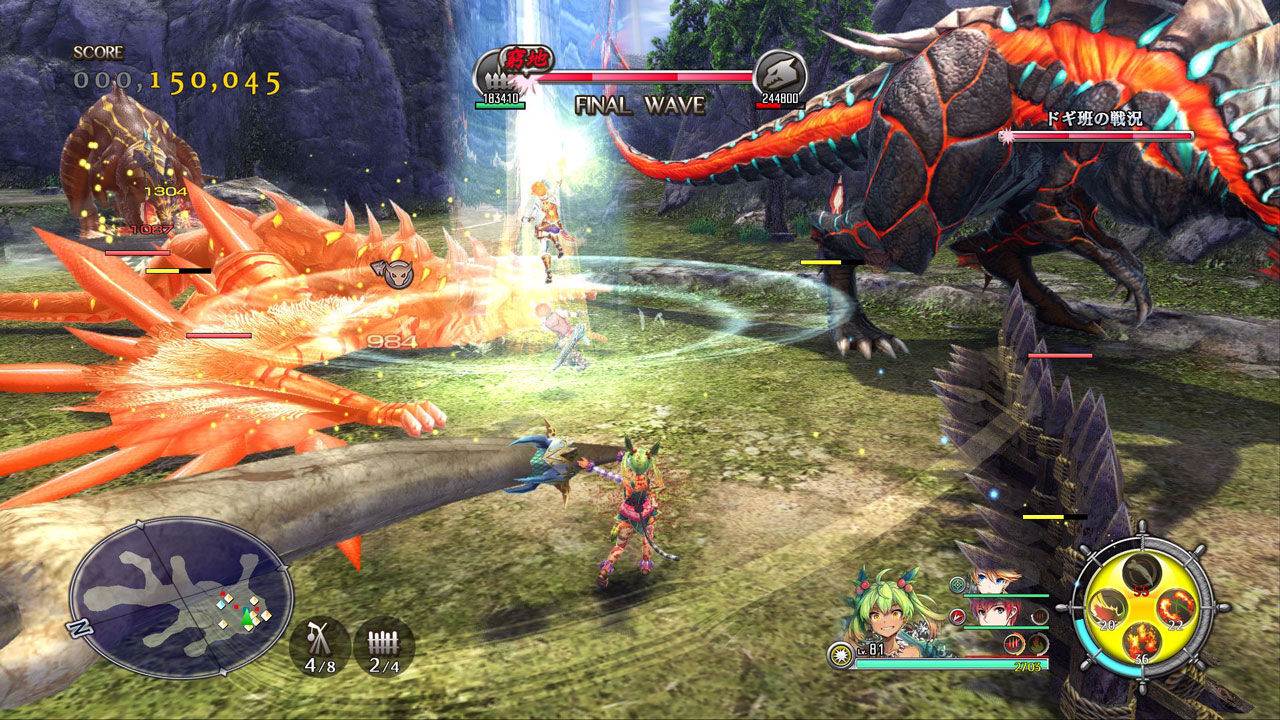Screen dimensions: 1280x720
Task: Activate the top claw skill on the wheel
Action: tap(1142, 573)
